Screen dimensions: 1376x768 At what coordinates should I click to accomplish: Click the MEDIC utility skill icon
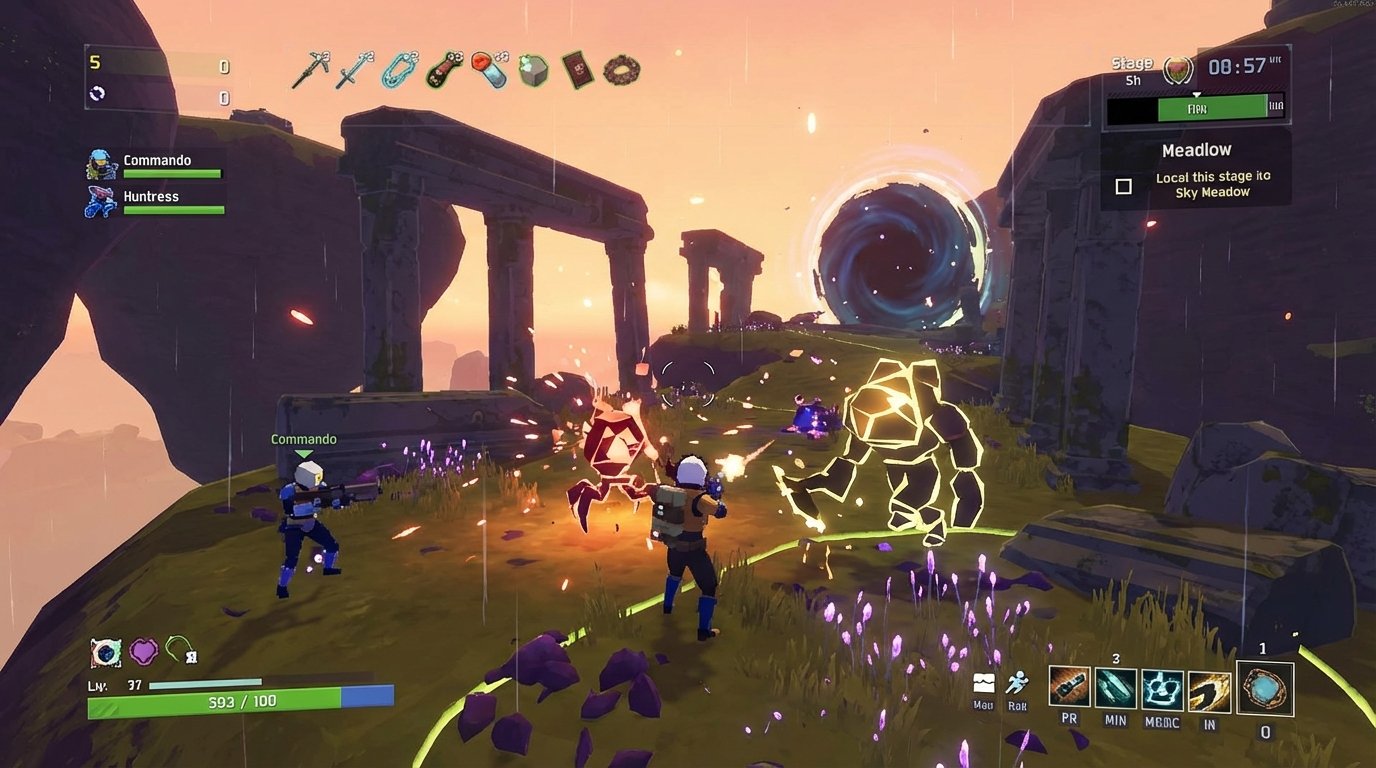1162,687
